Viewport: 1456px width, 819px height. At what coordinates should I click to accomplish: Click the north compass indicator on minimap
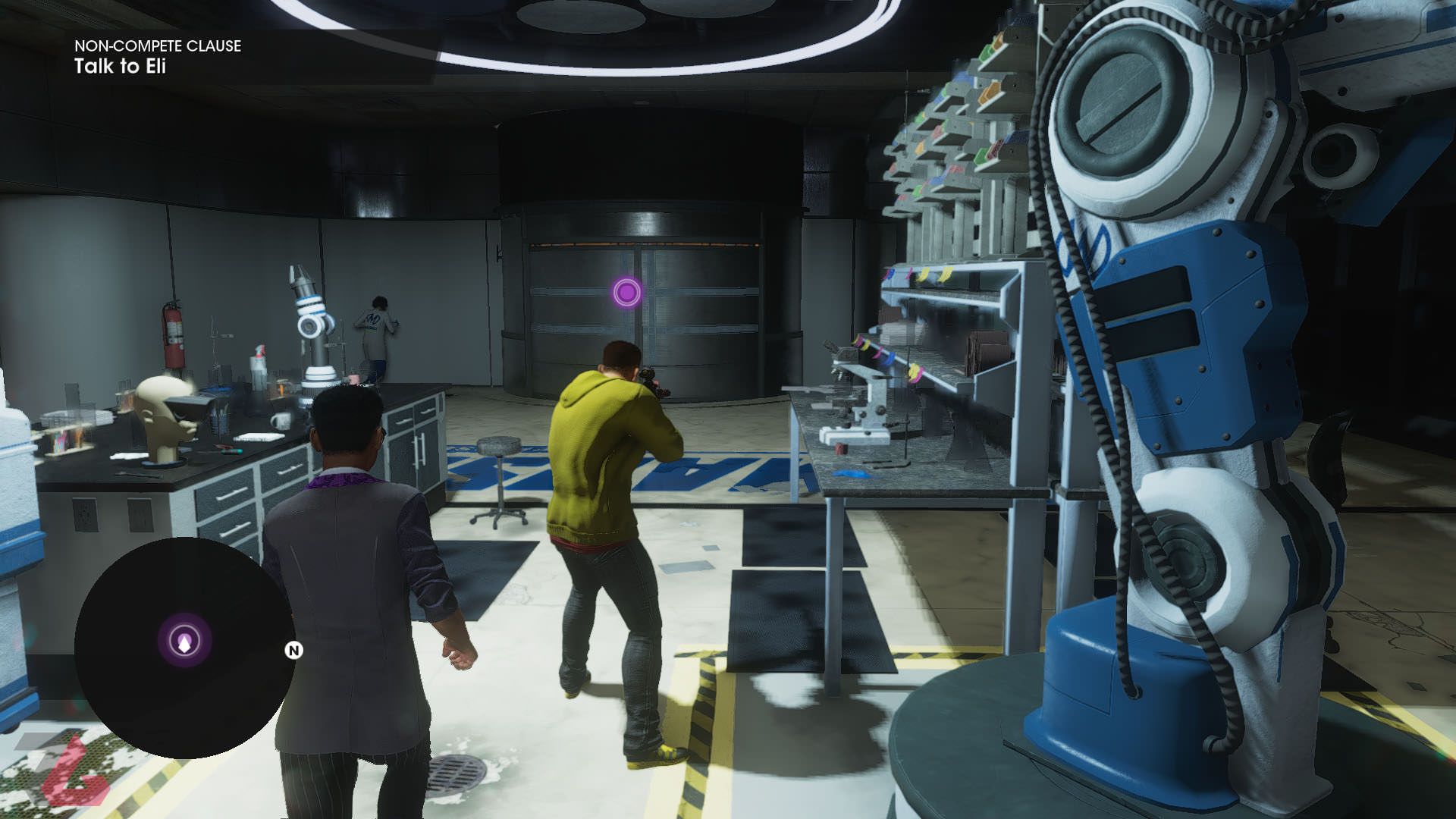coord(293,651)
